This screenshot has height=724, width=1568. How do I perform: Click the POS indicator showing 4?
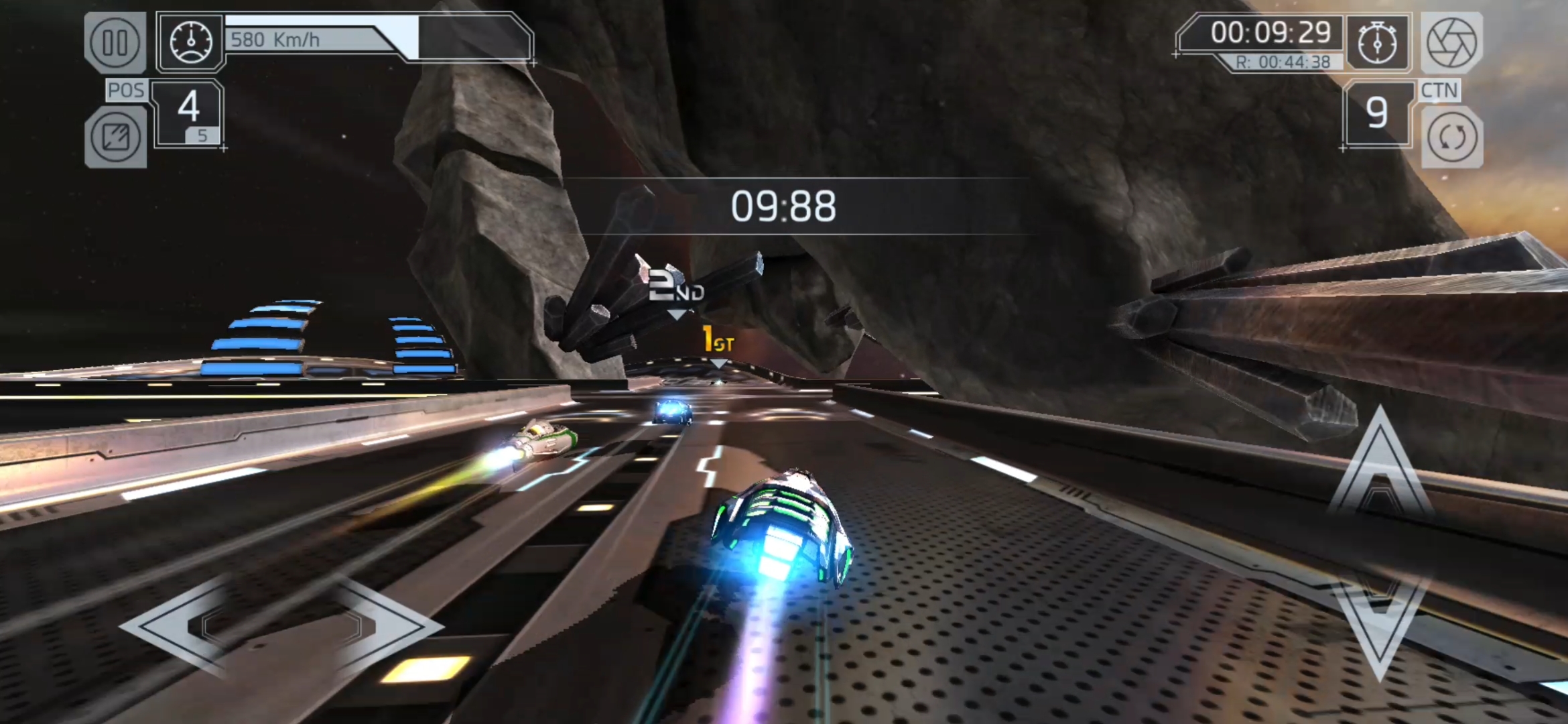click(188, 107)
